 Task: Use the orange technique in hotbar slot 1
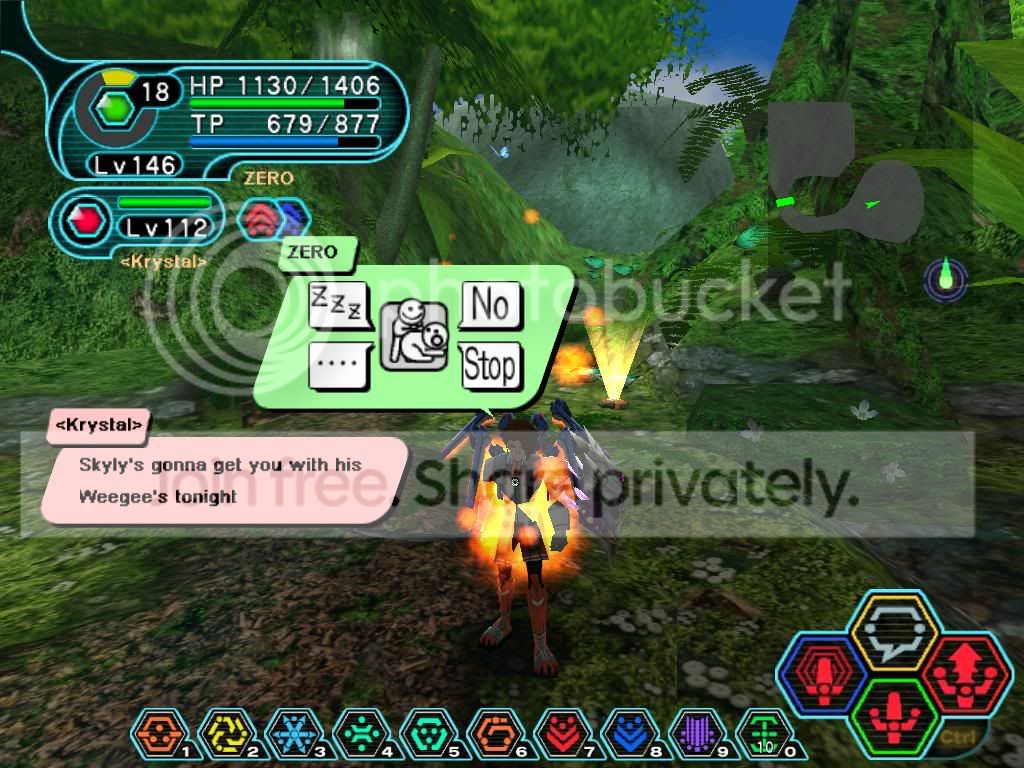pyautogui.click(x=155, y=736)
